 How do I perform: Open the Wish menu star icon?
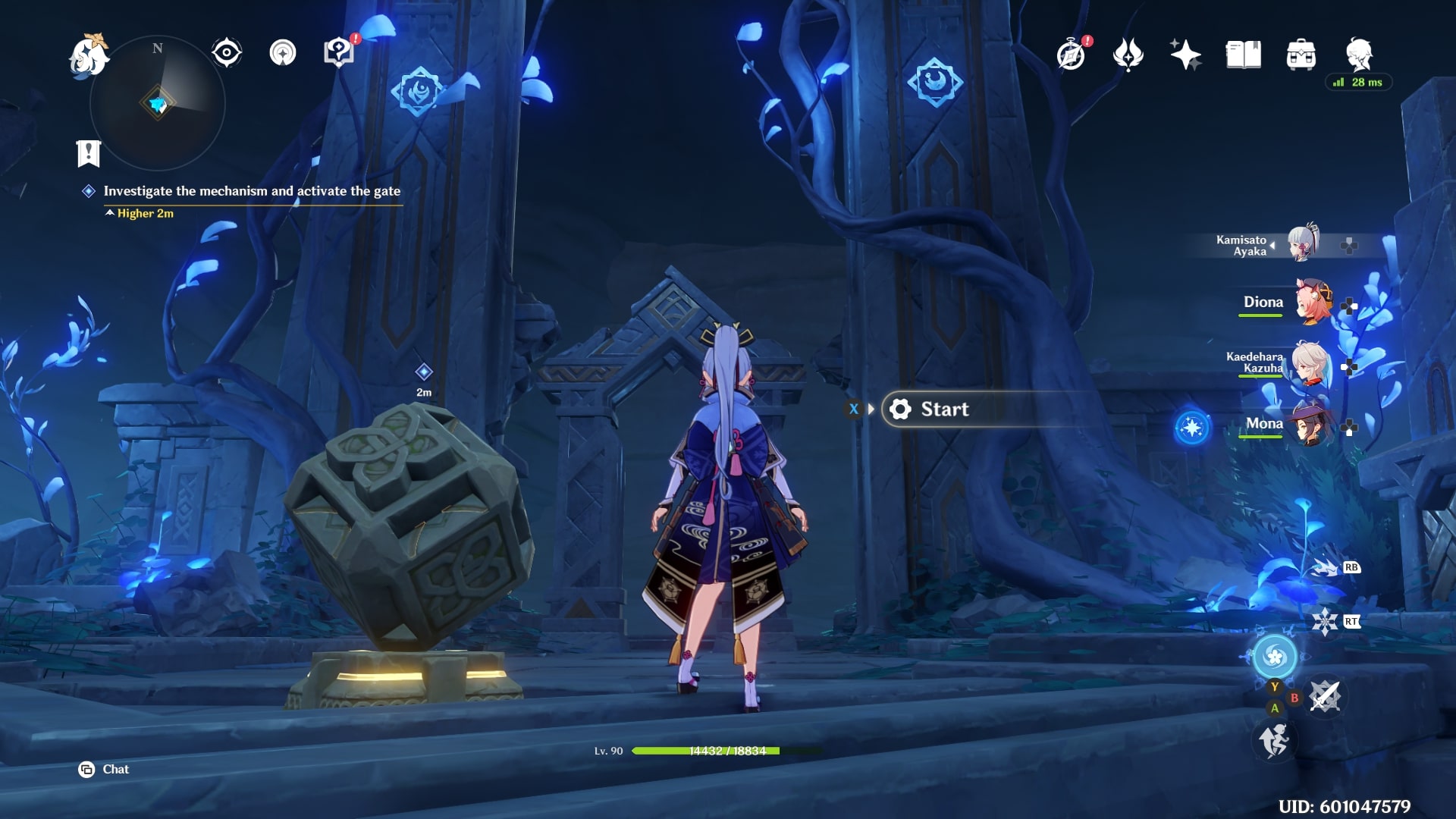click(1187, 53)
